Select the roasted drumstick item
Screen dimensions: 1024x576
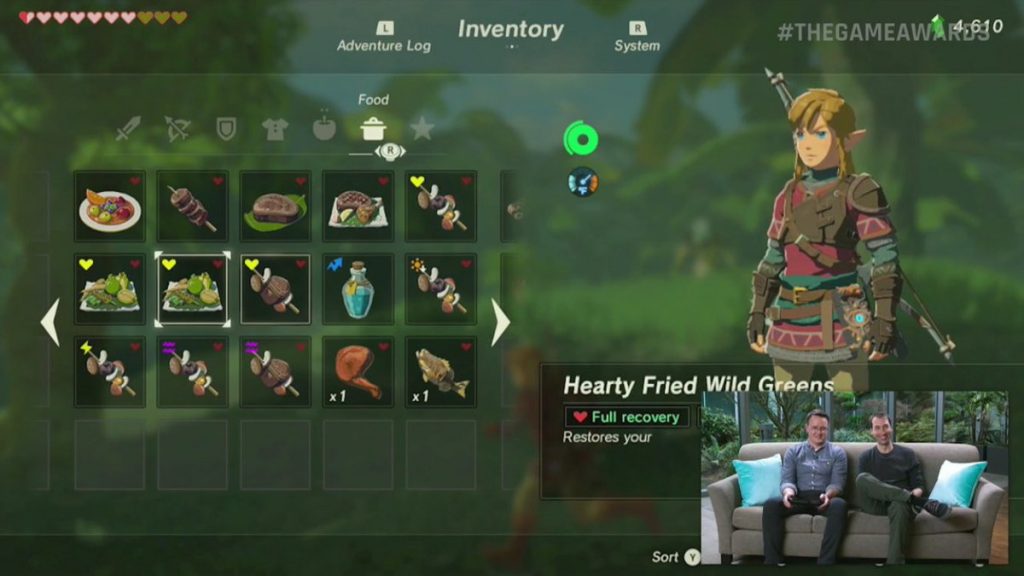click(x=358, y=372)
